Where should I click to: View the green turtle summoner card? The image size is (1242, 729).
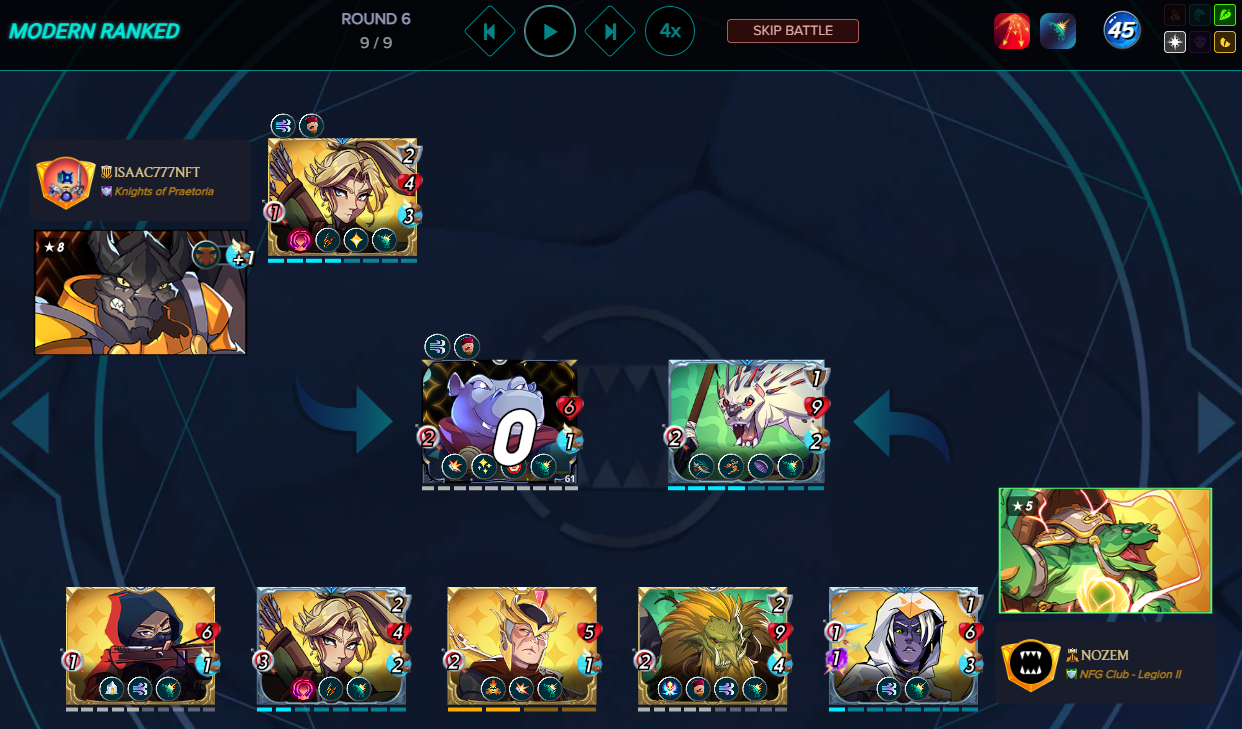pyautogui.click(x=1105, y=550)
